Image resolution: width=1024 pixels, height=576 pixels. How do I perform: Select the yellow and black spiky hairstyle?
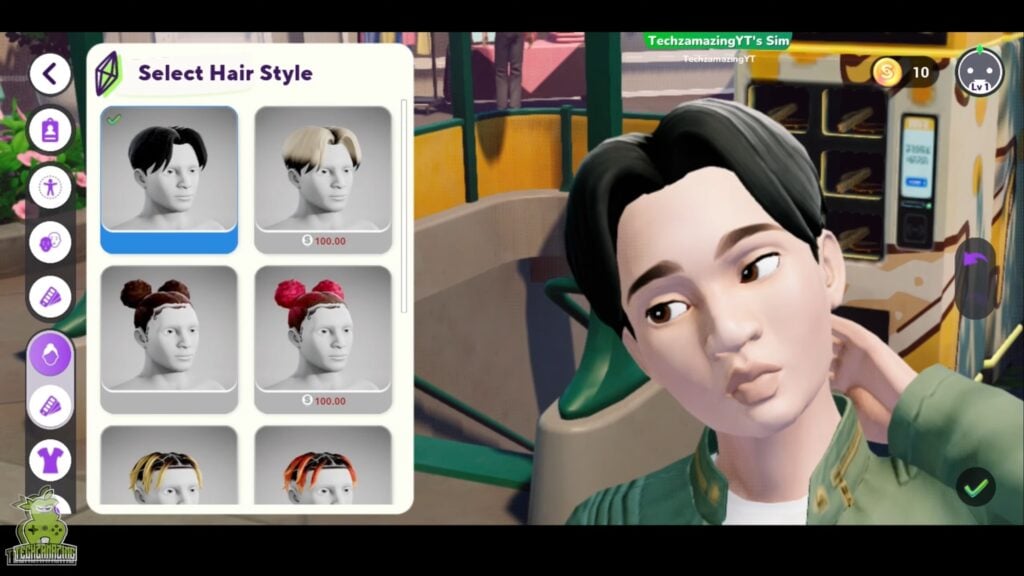pyautogui.click(x=169, y=468)
